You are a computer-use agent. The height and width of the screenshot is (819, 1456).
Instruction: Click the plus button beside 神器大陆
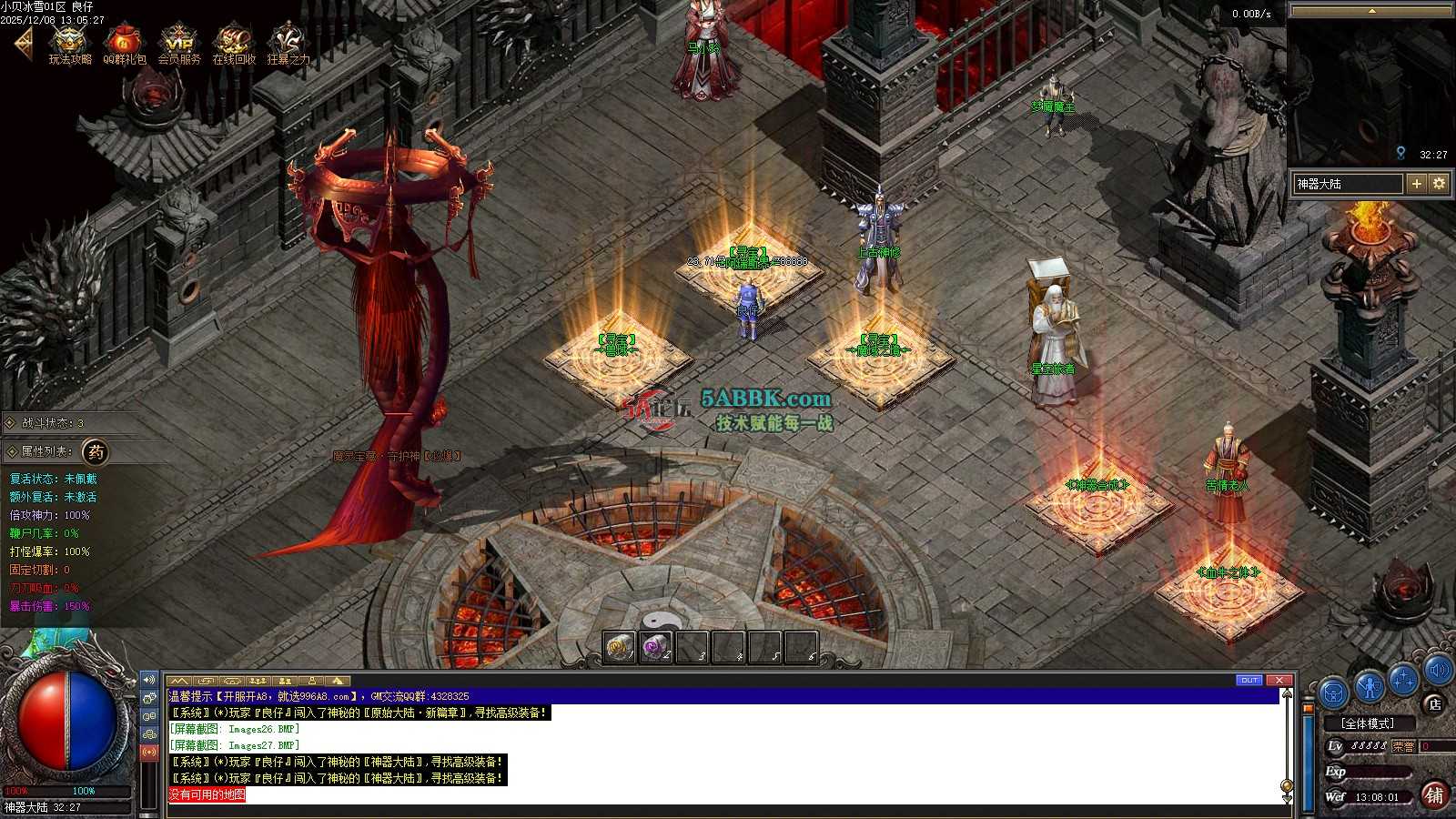[1416, 184]
